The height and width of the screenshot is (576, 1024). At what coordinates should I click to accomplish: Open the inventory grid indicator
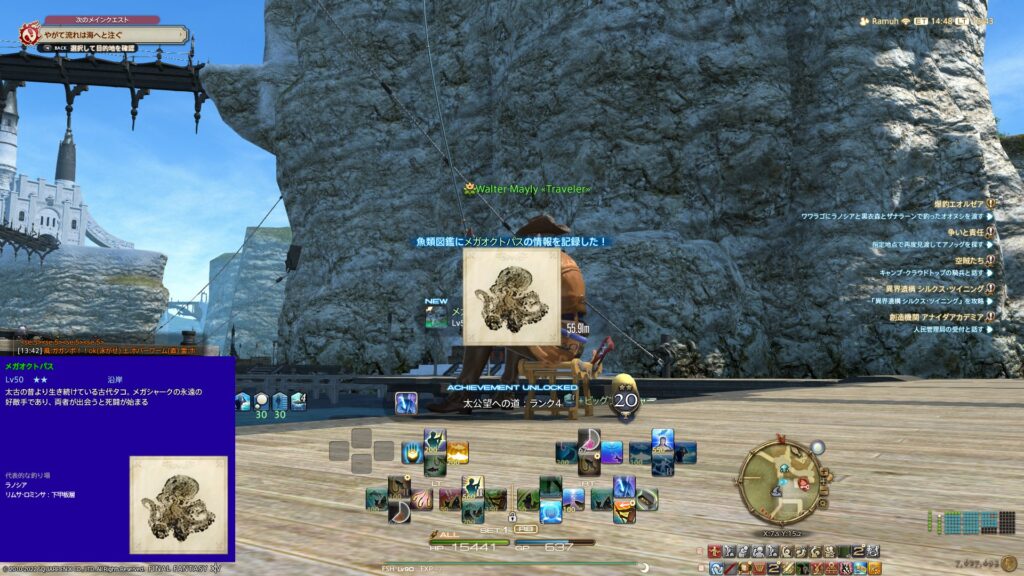click(971, 522)
